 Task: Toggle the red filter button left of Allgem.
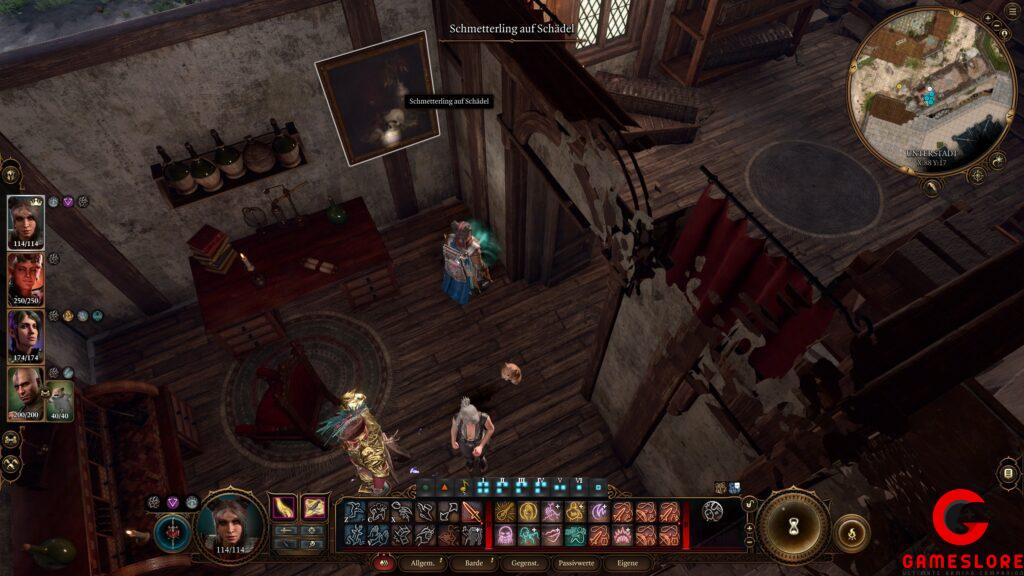(383, 564)
